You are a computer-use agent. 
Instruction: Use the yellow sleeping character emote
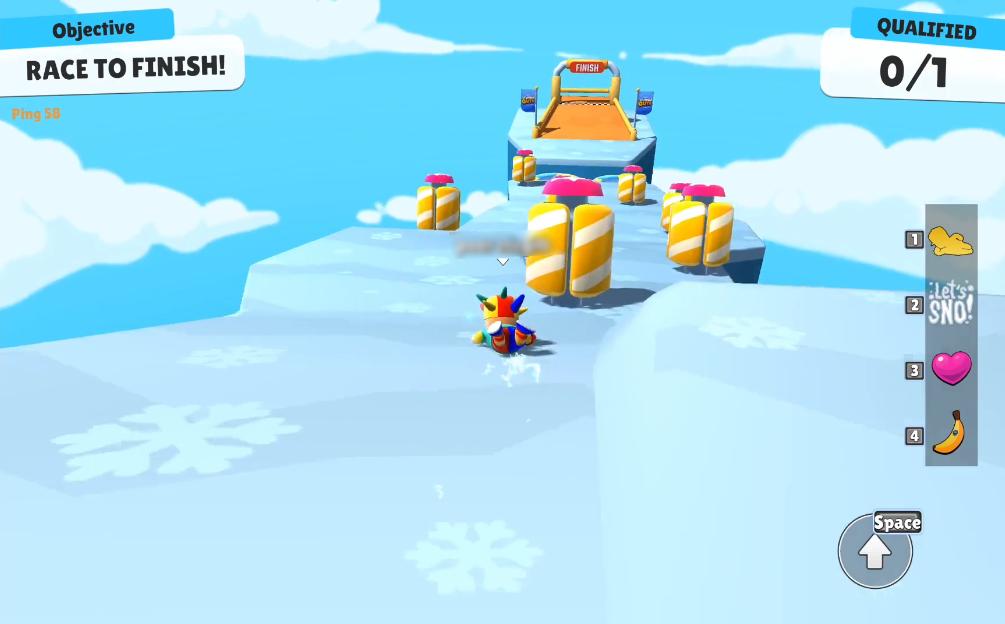click(950, 240)
